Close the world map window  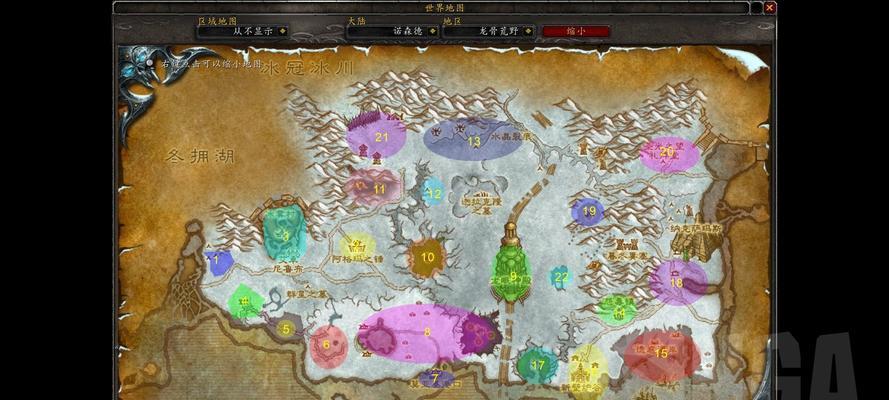tap(769, 7)
